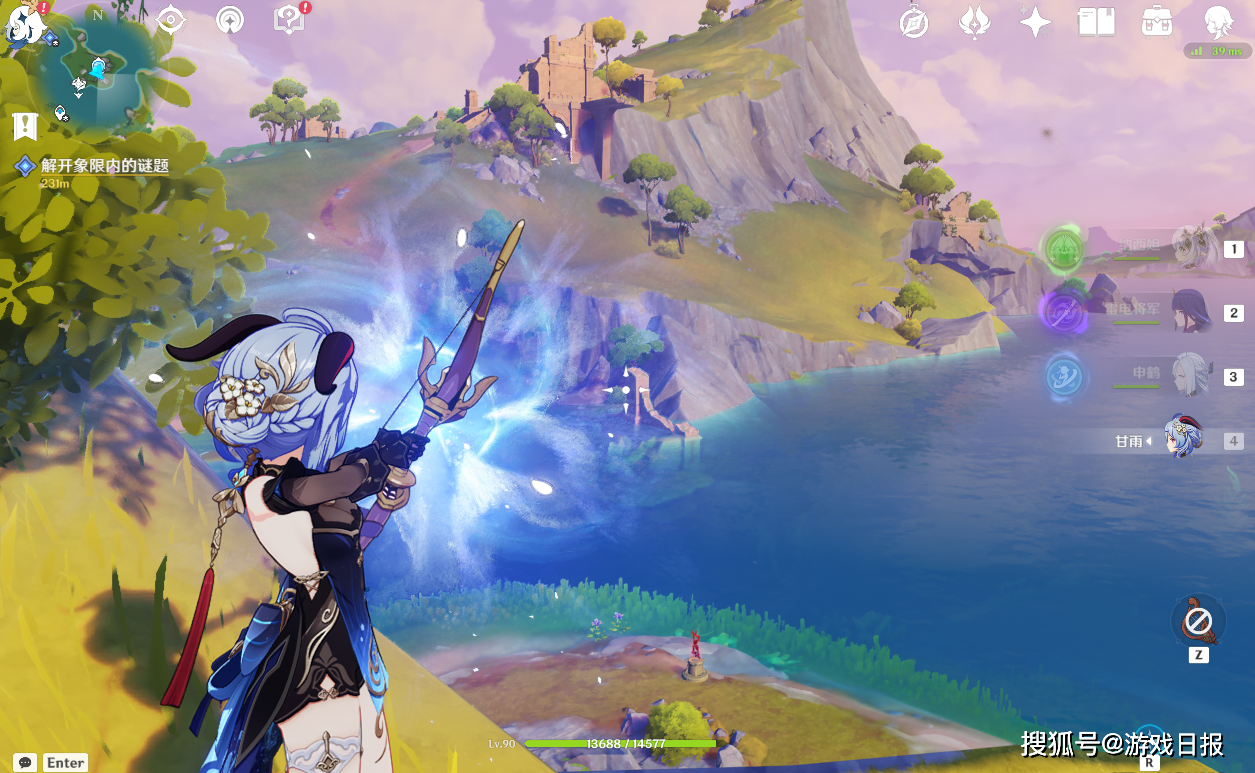Open the wish star icon
The height and width of the screenshot is (773, 1255).
click(1034, 22)
